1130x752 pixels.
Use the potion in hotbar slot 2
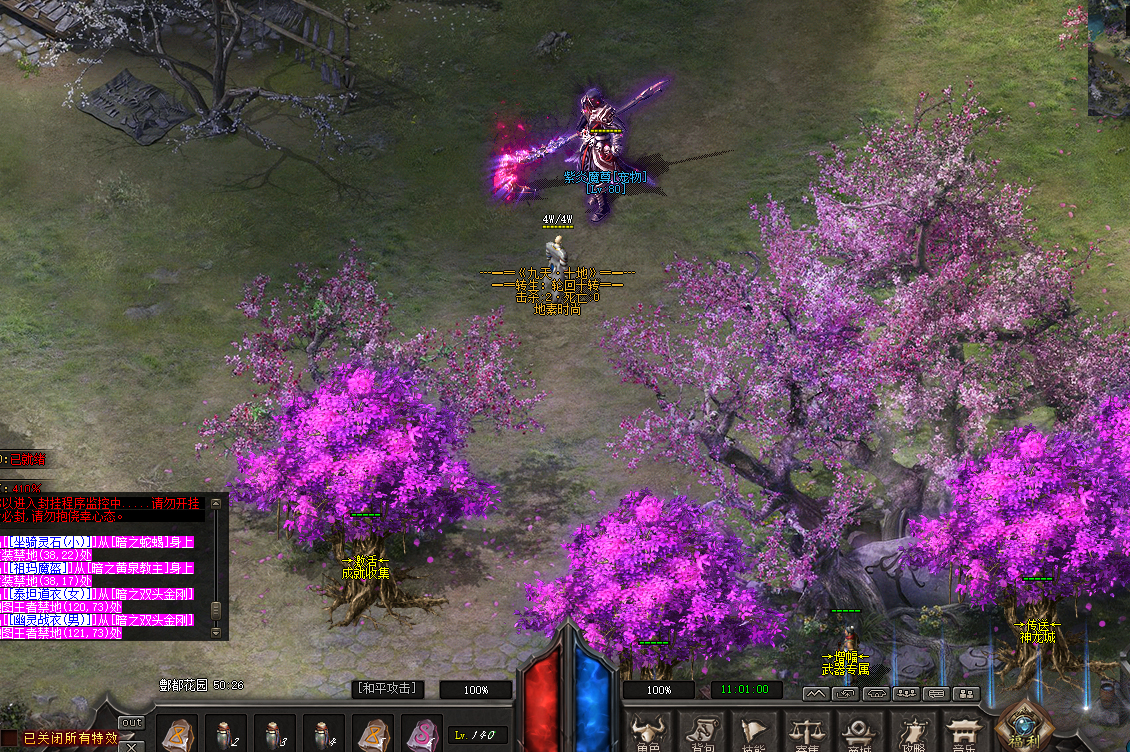tap(225, 735)
